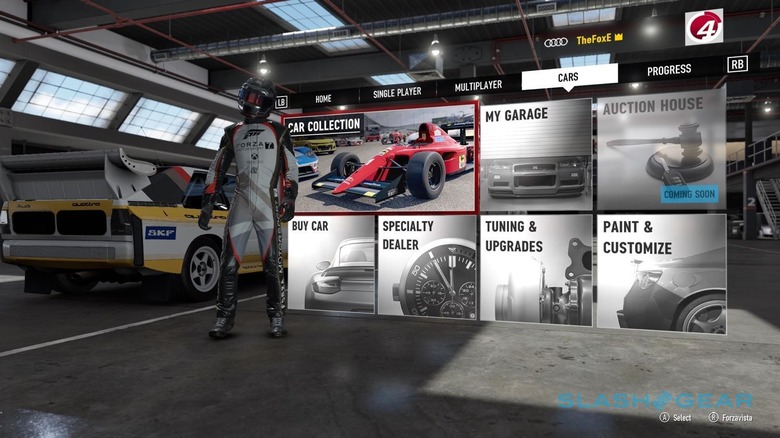The image size is (780, 438).
Task: Go to the Multiplayer tab
Action: pyautogui.click(x=478, y=86)
